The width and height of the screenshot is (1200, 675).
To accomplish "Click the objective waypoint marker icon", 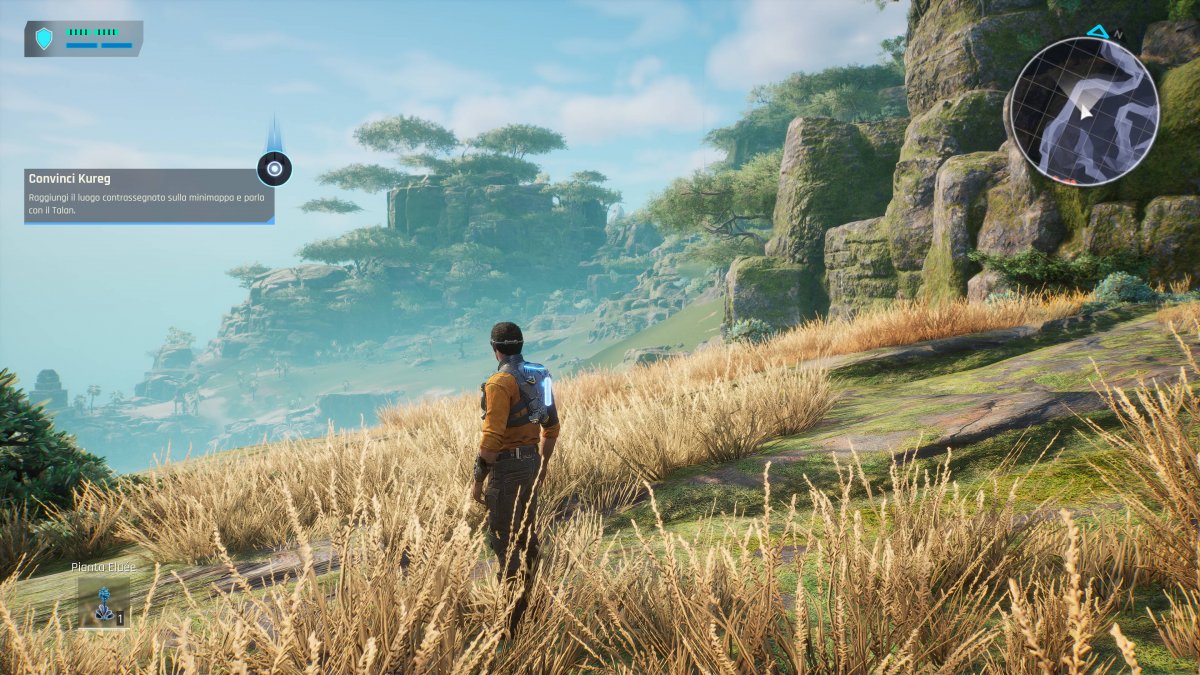I will 274,169.
